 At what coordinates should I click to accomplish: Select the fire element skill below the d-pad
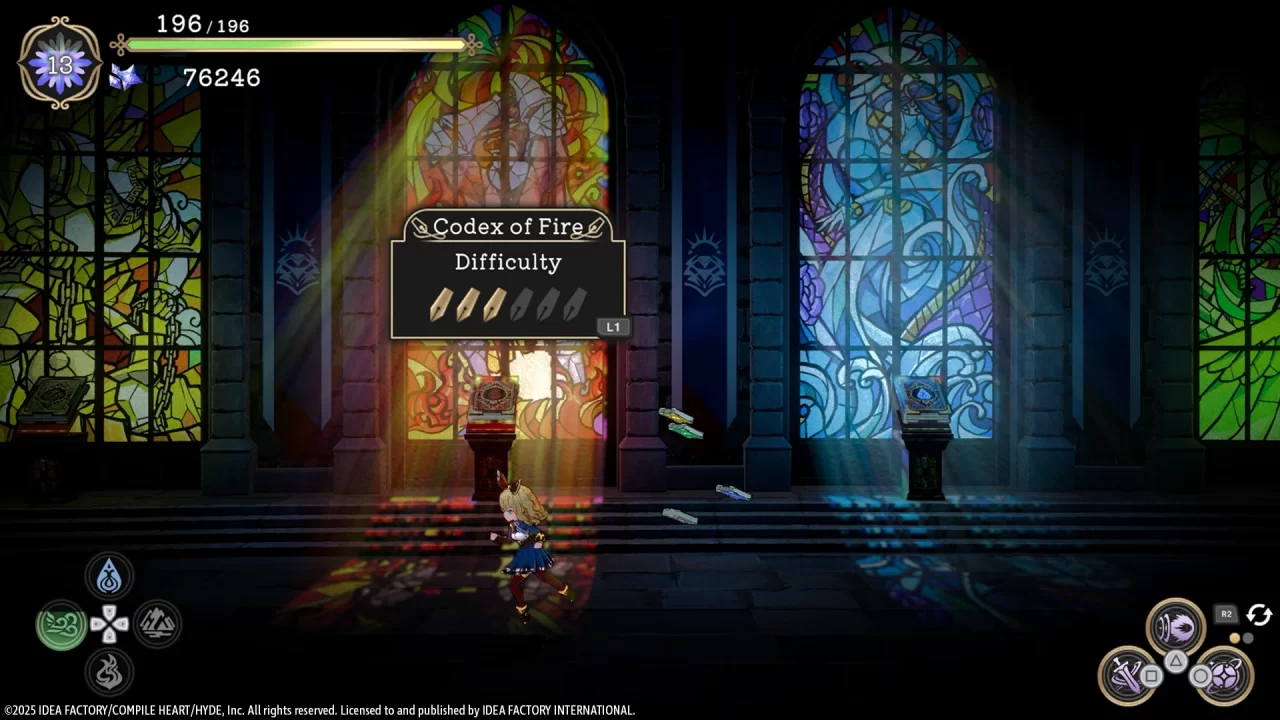[110, 671]
